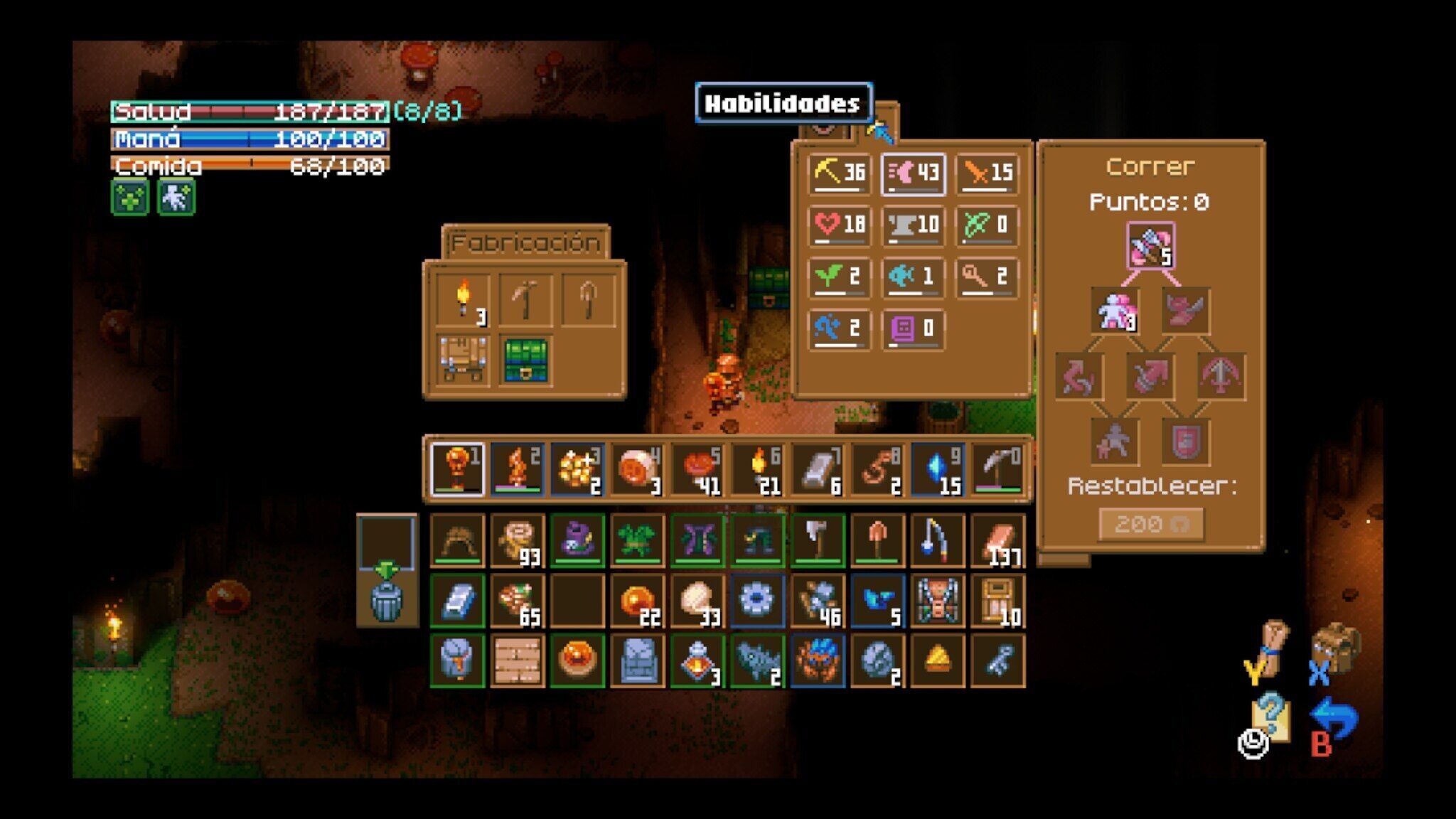1456x819 pixels.
Task: Select the Running skill showing 43
Action: click(x=914, y=173)
